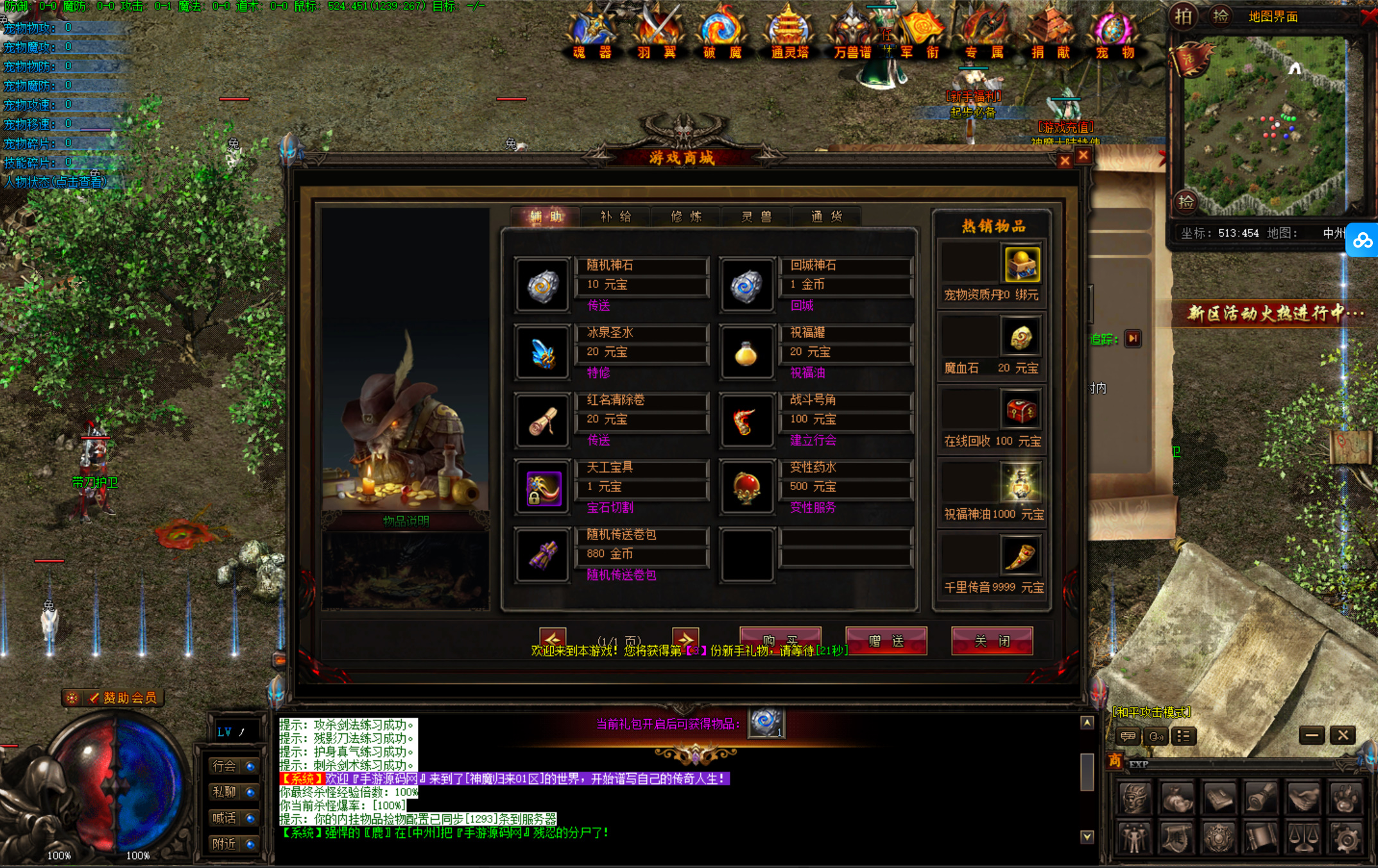Show the 通货 shop tab
Screen dimensions: 1378x868
827,217
